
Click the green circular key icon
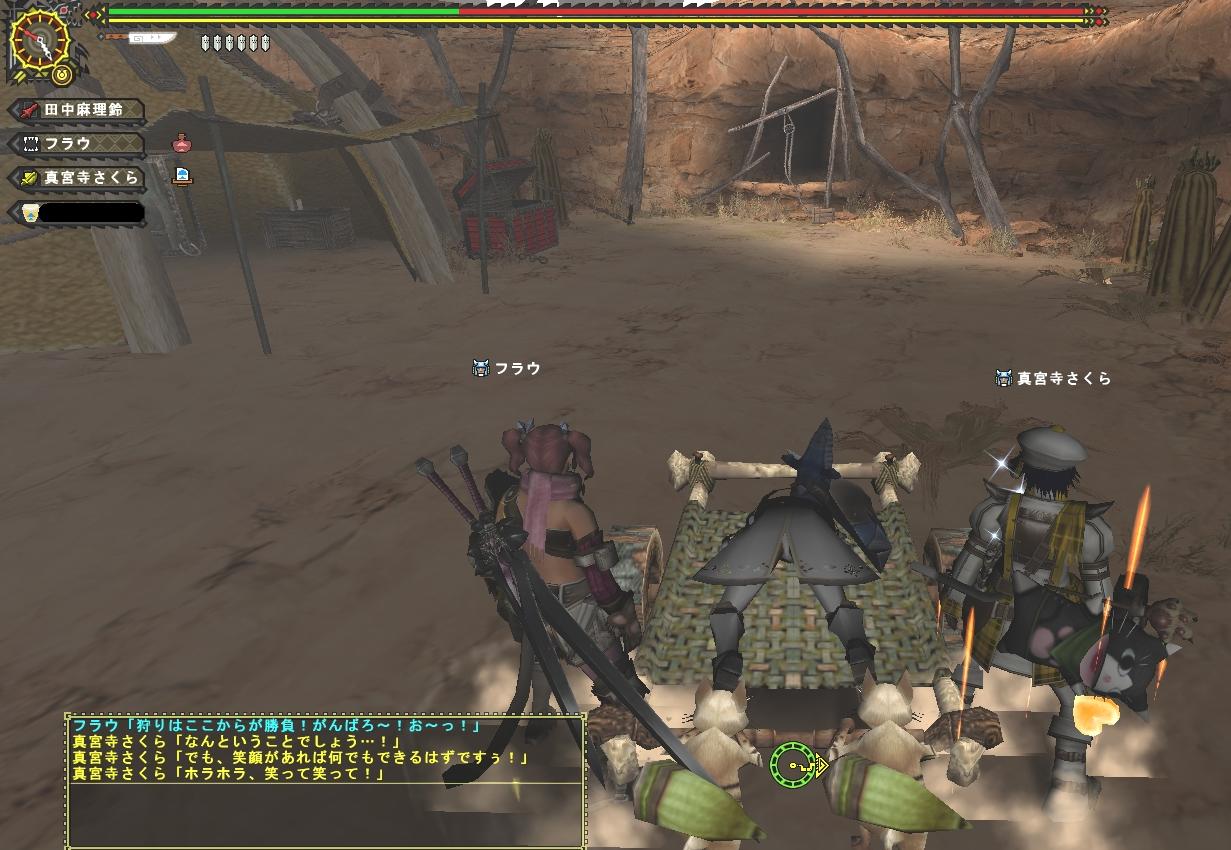click(x=791, y=765)
